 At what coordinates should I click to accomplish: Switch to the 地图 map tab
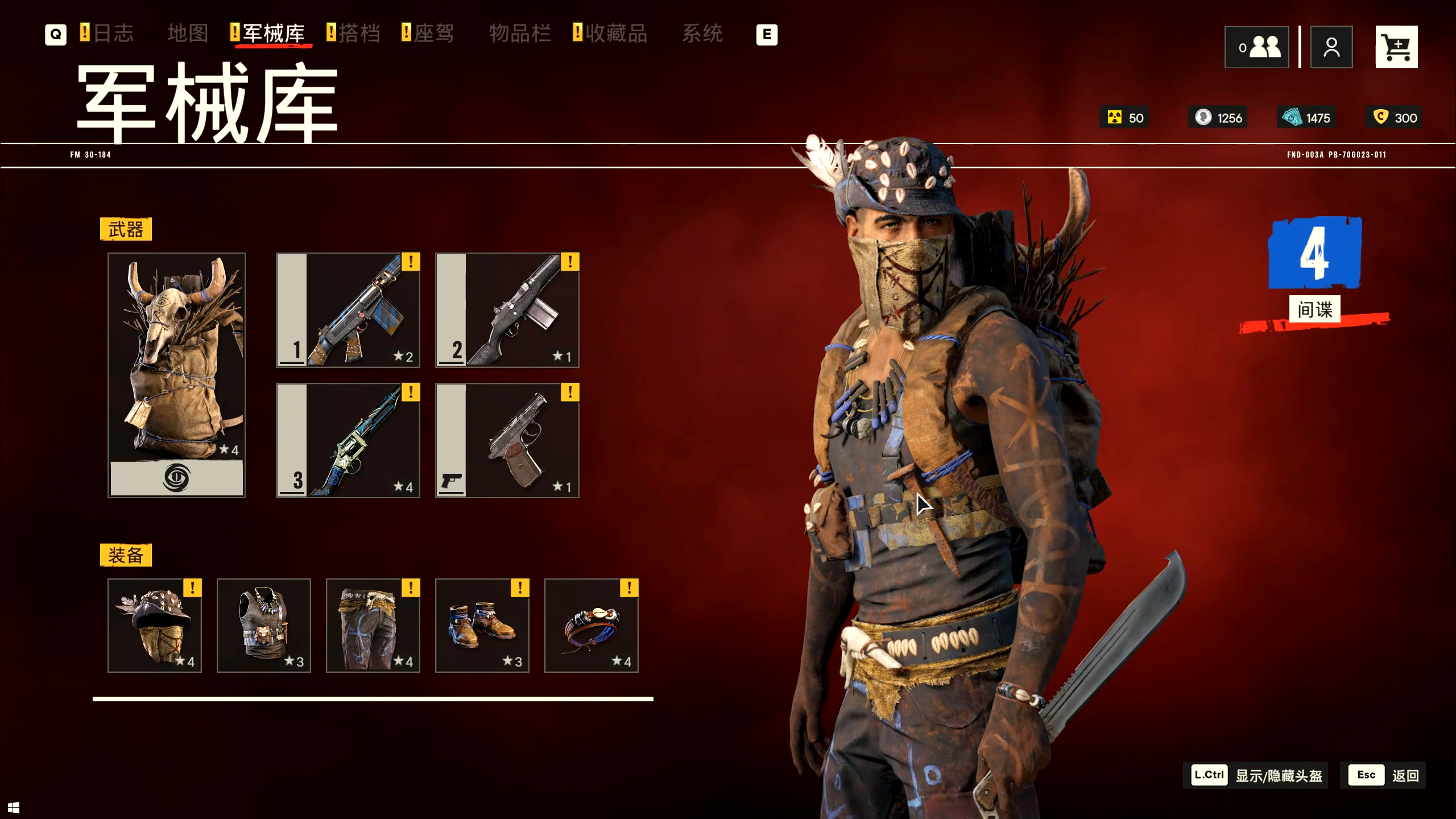click(x=188, y=34)
